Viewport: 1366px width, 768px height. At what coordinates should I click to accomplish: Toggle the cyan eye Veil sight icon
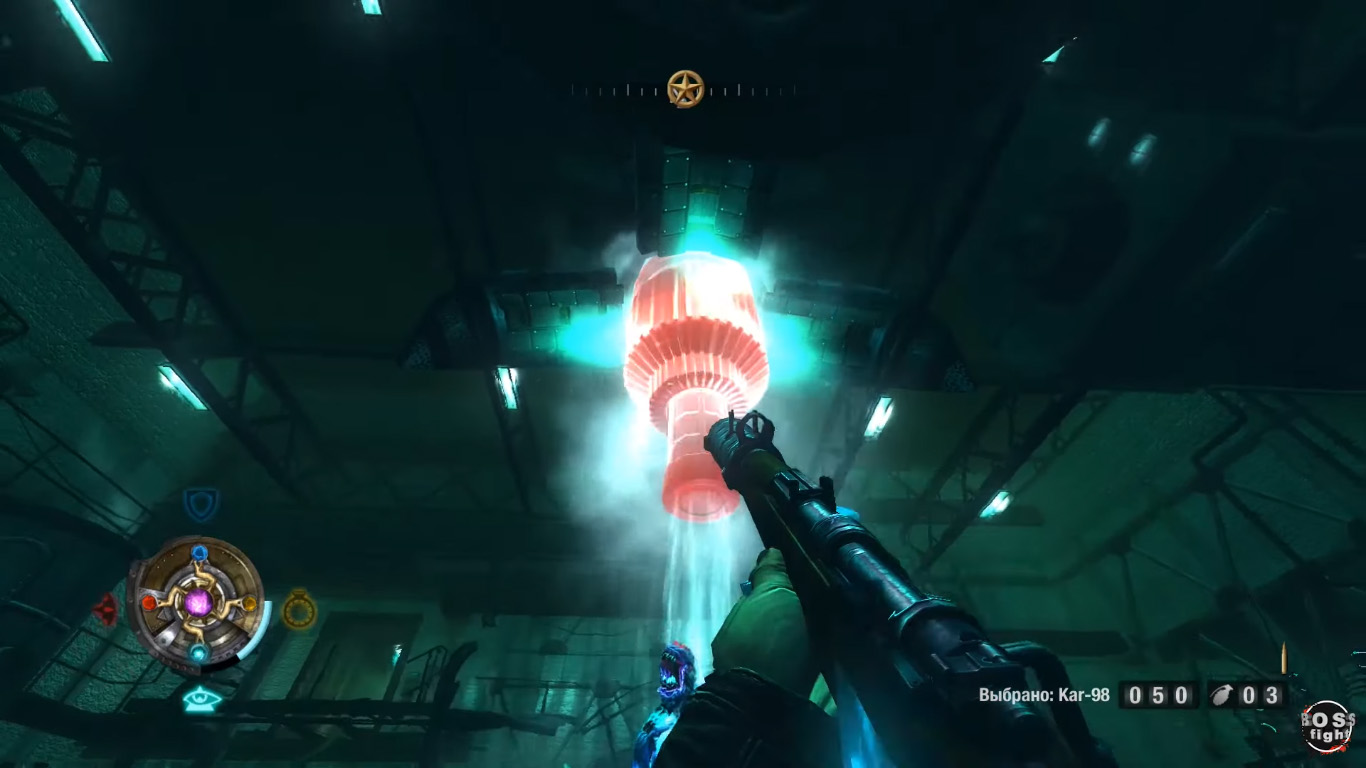(x=201, y=700)
